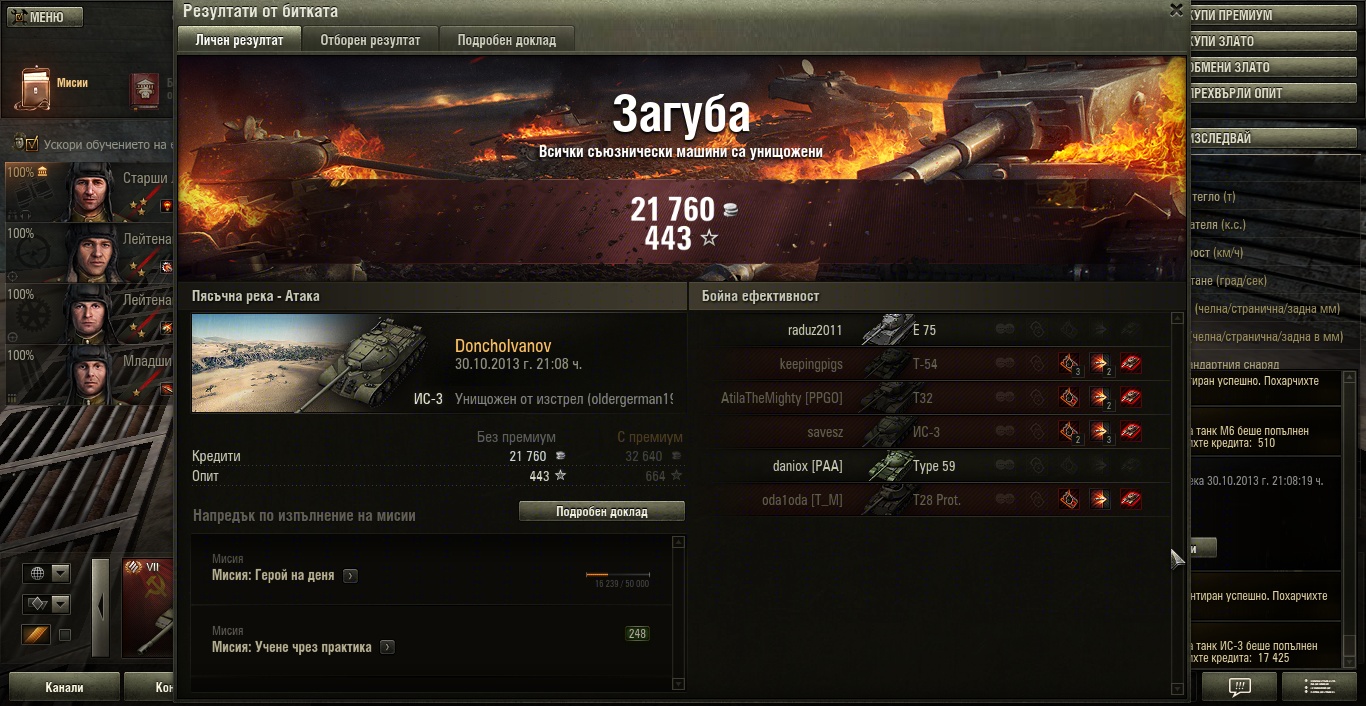Open the МЕНЮ button

[45, 17]
